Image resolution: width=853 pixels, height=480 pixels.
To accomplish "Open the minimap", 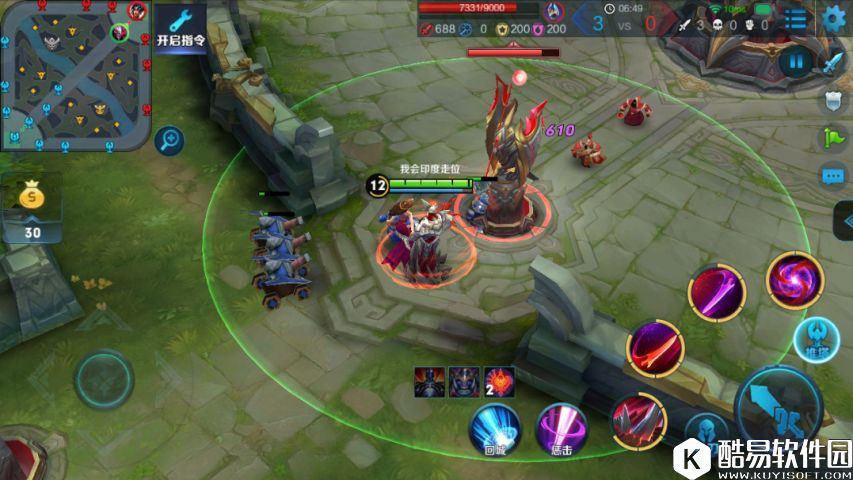I will (x=76, y=75).
